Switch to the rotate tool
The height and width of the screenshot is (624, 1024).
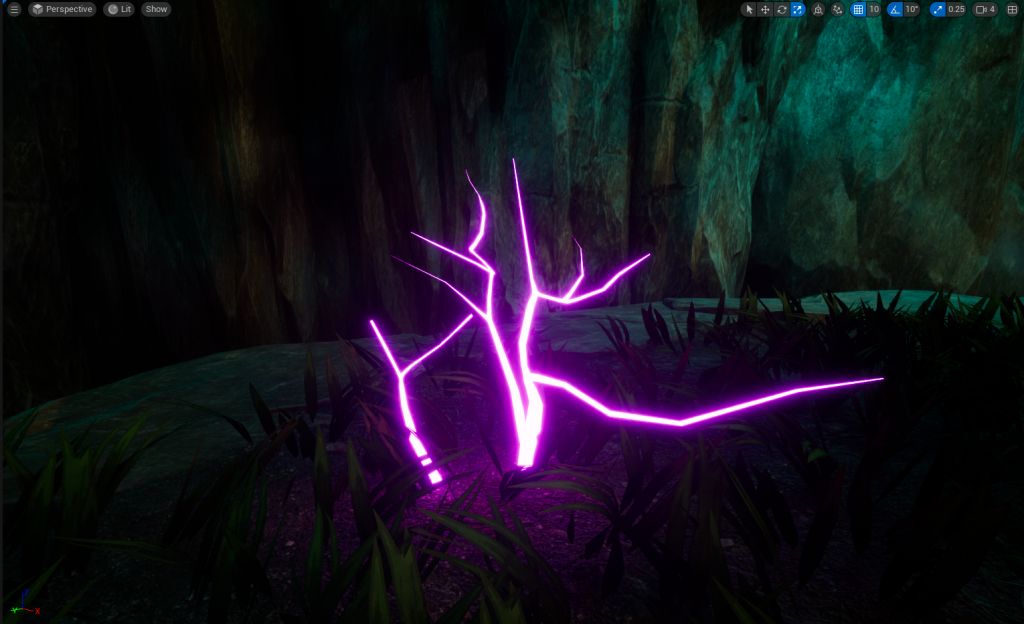tap(781, 9)
